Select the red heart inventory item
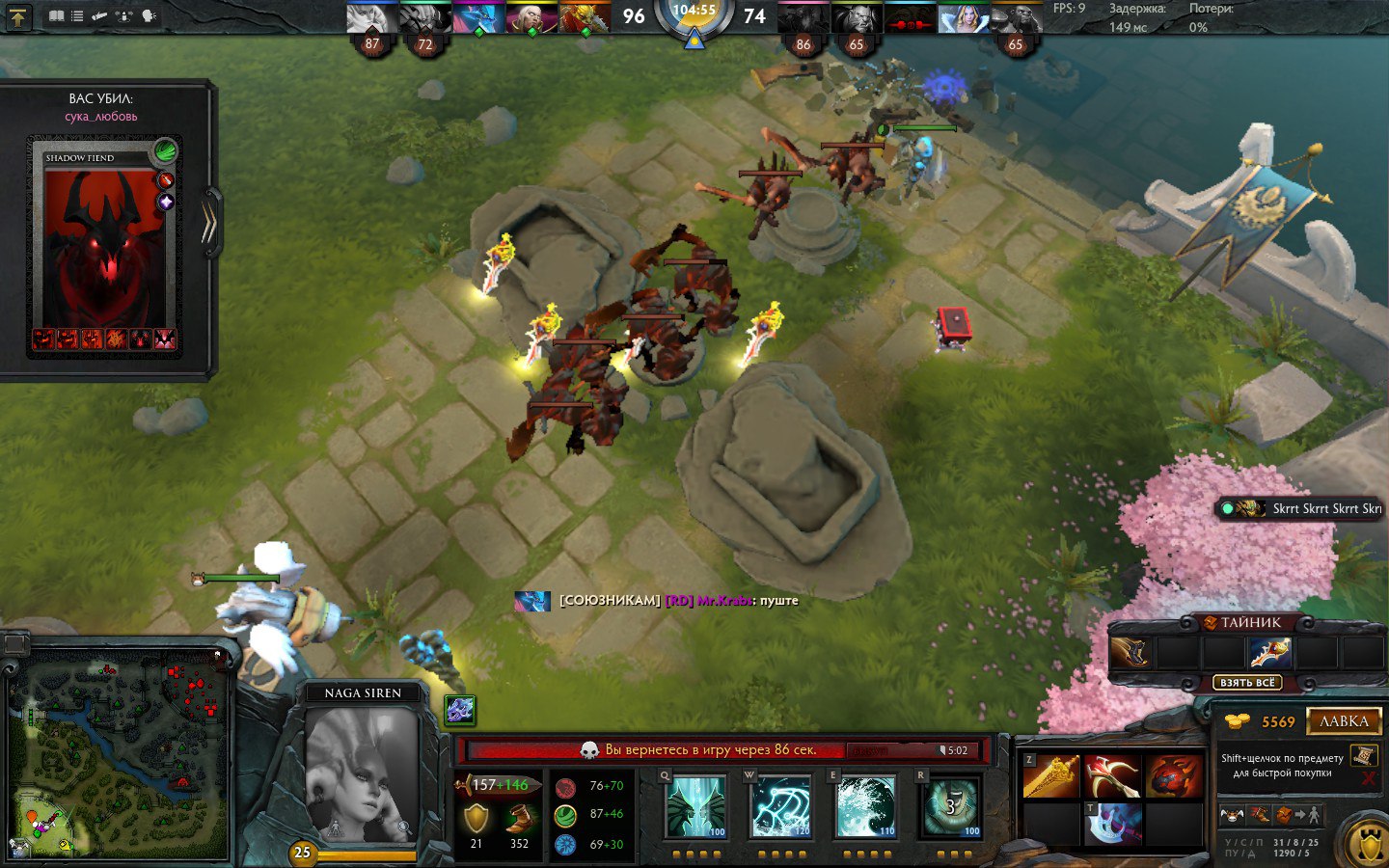 tap(1174, 777)
